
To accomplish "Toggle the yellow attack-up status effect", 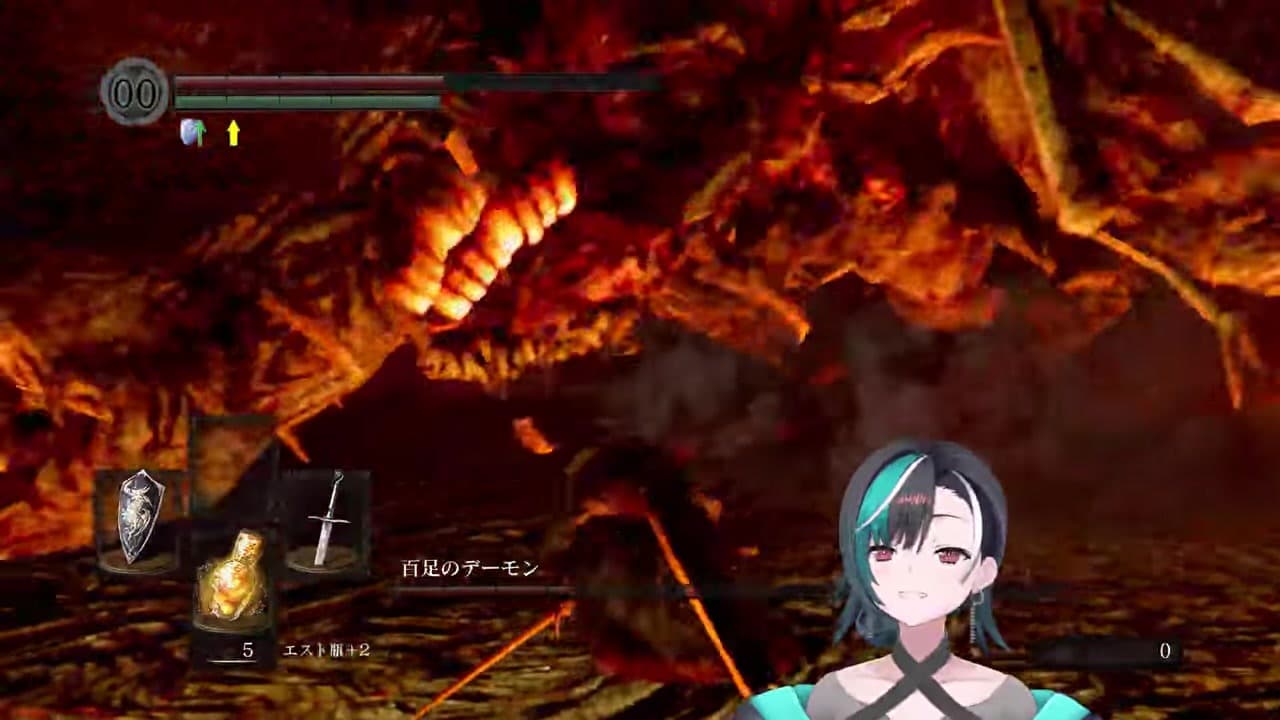I will pyautogui.click(x=233, y=131).
